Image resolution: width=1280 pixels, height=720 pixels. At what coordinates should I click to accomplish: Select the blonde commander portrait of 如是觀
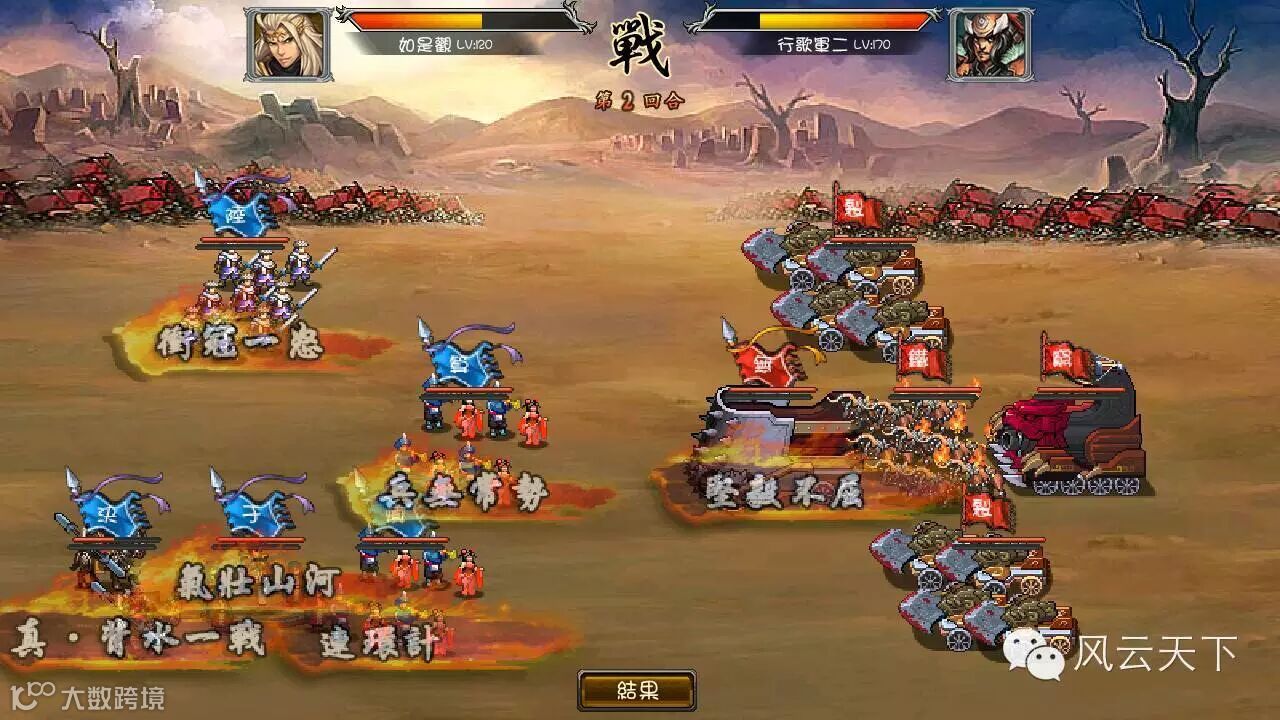click(x=287, y=44)
